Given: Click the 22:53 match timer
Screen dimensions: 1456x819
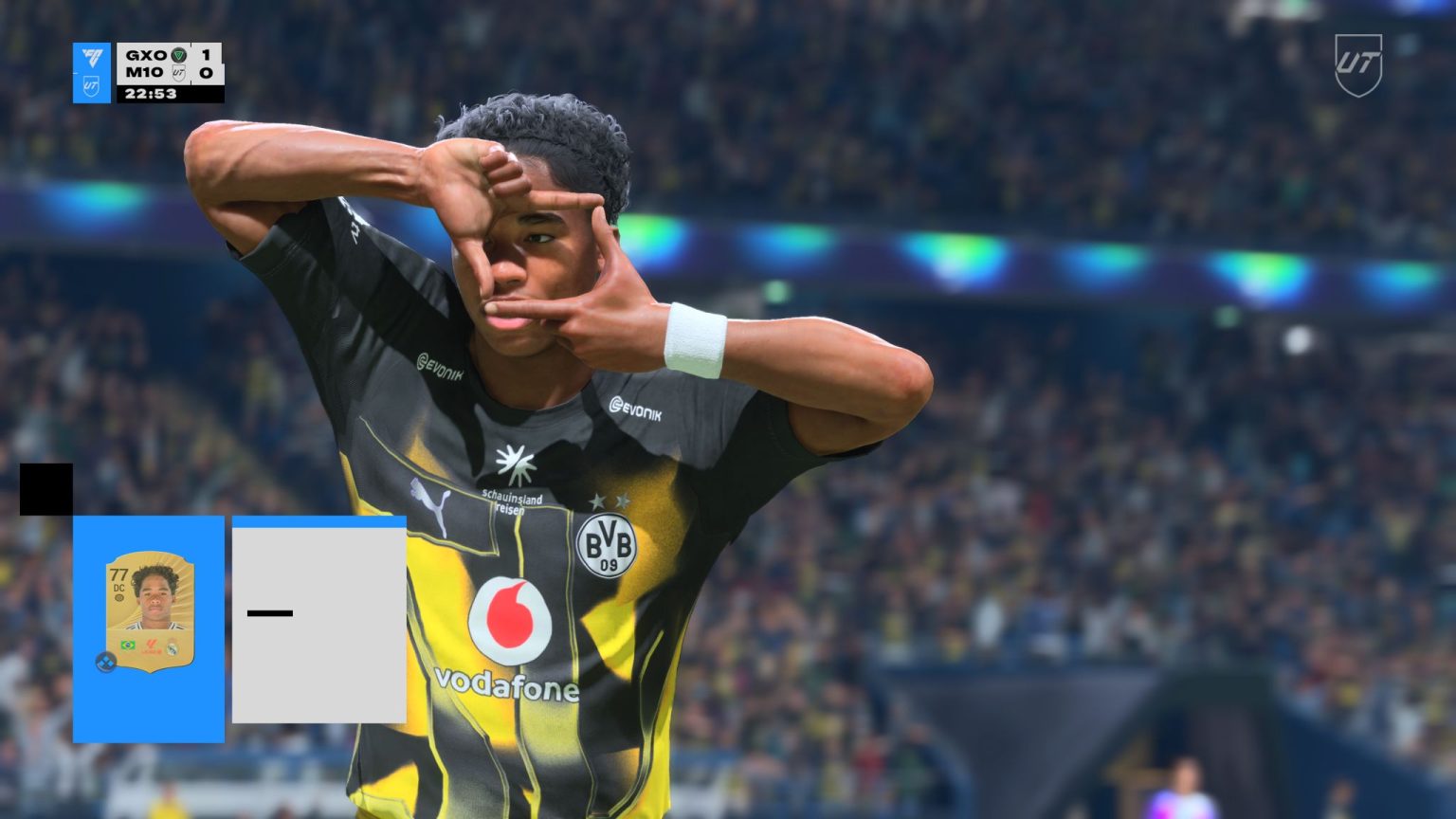Looking at the screenshot, I should point(151,93).
